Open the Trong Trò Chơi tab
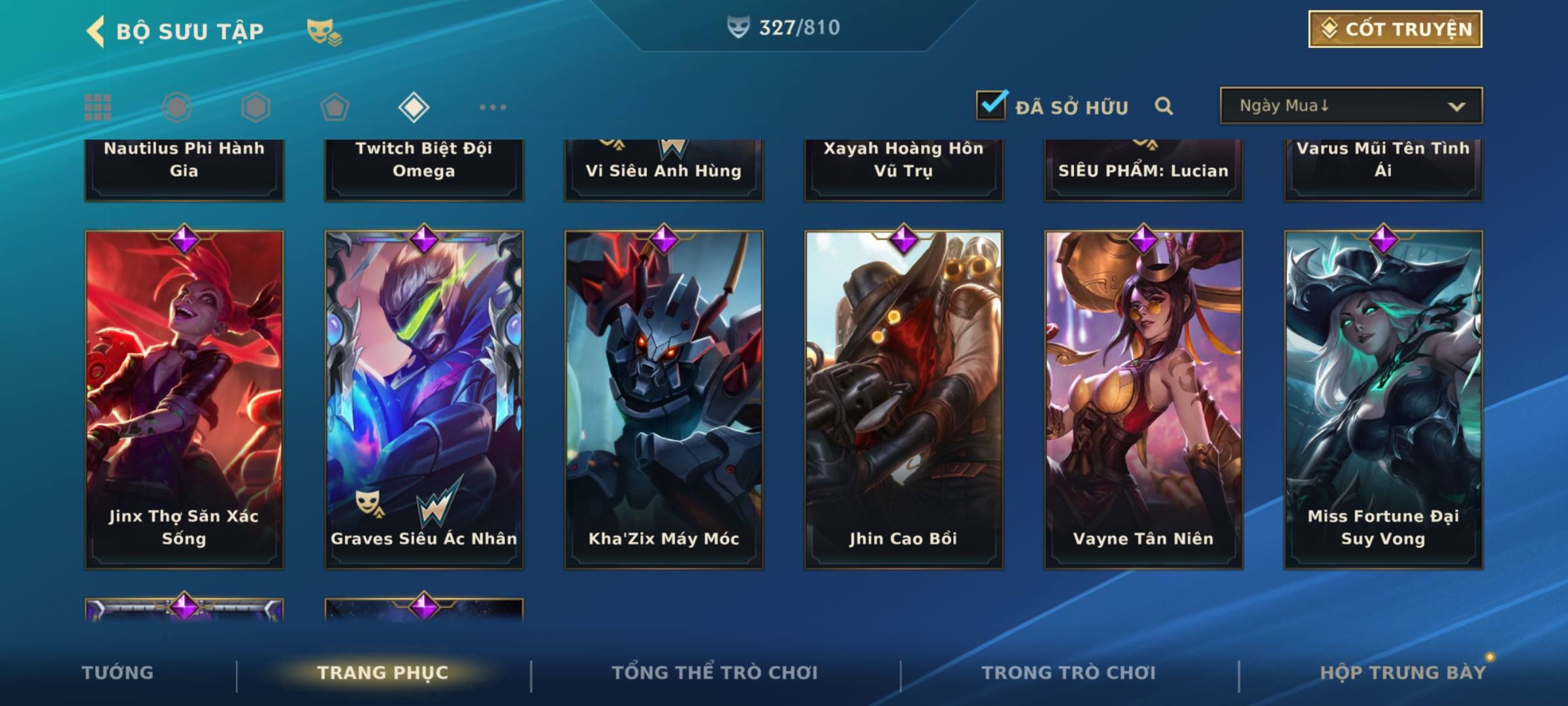1568x706 pixels. coord(1068,673)
